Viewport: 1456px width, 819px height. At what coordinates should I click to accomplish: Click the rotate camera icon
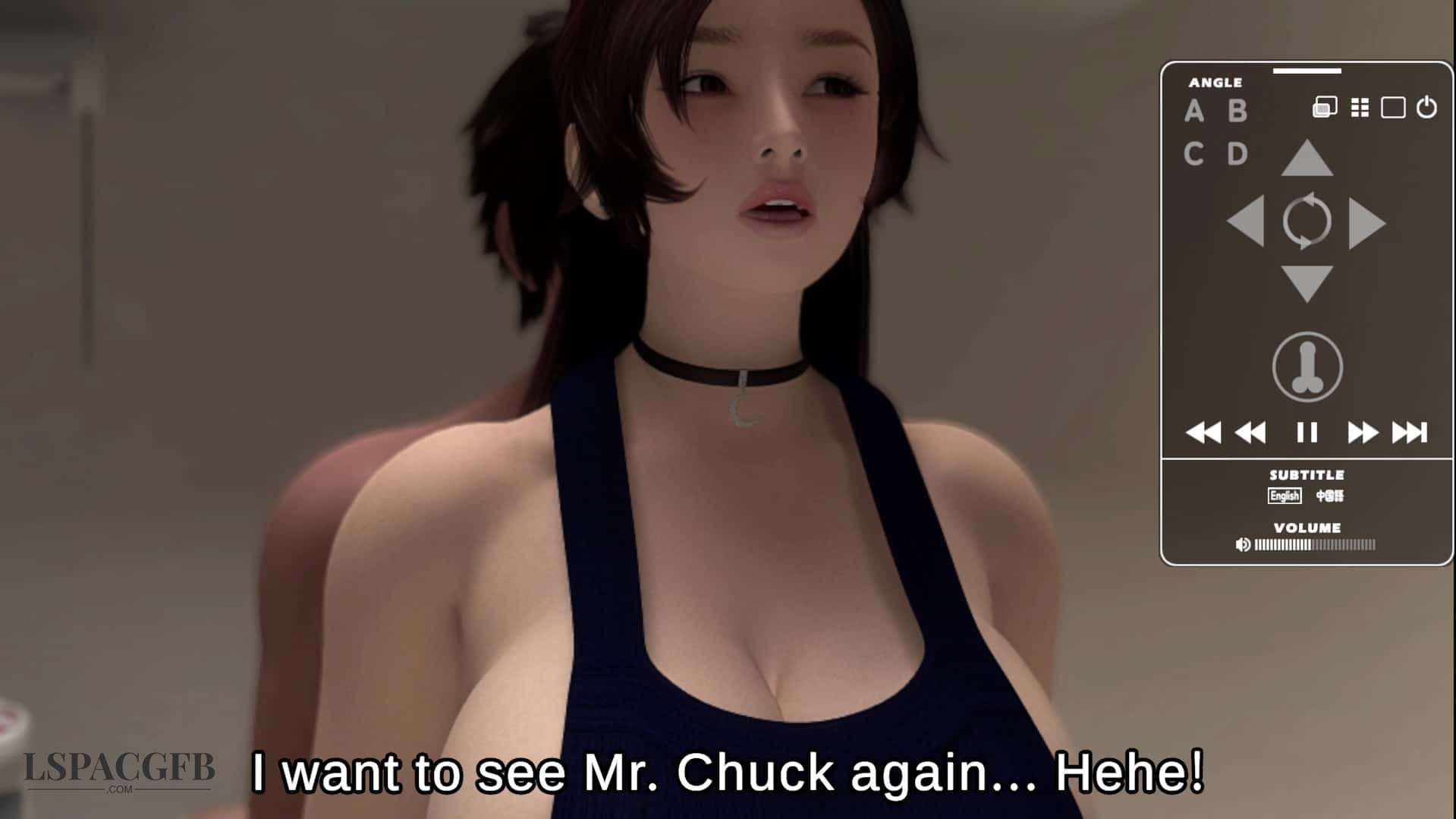pyautogui.click(x=1309, y=221)
